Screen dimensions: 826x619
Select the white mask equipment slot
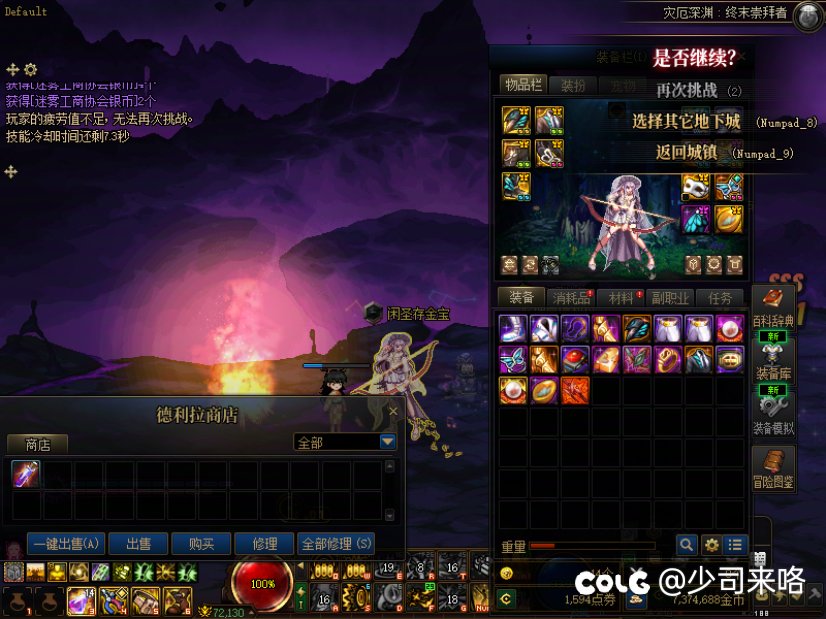(x=695, y=187)
